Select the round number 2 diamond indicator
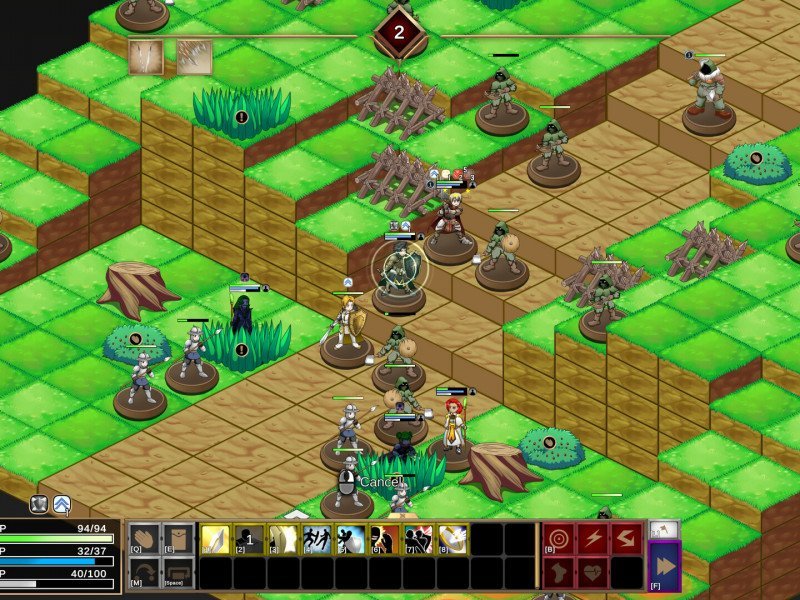800x600 pixels. 399,33
